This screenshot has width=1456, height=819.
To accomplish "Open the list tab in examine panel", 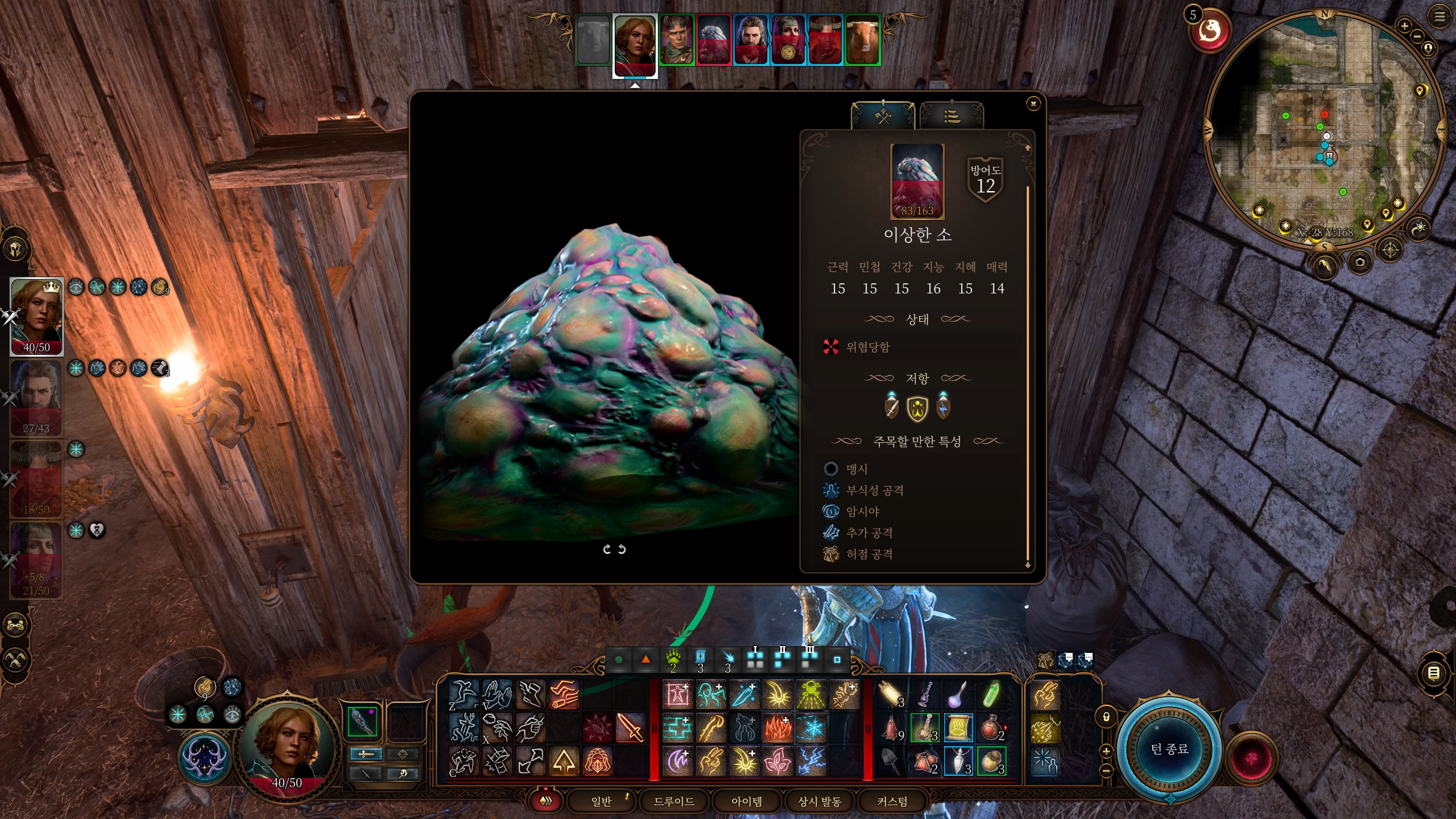I will (952, 117).
